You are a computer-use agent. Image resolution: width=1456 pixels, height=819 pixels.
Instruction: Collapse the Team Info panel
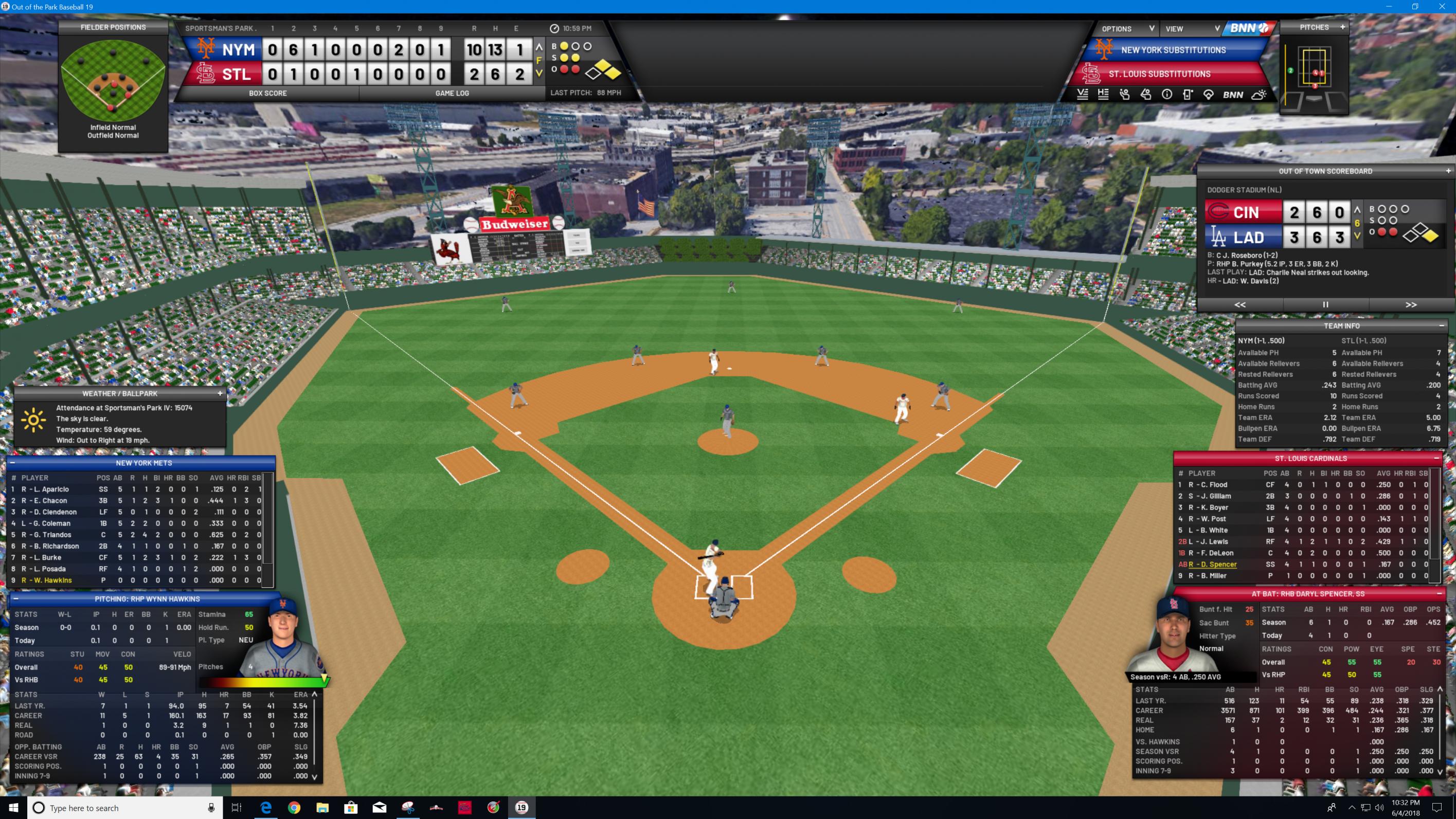1441,326
